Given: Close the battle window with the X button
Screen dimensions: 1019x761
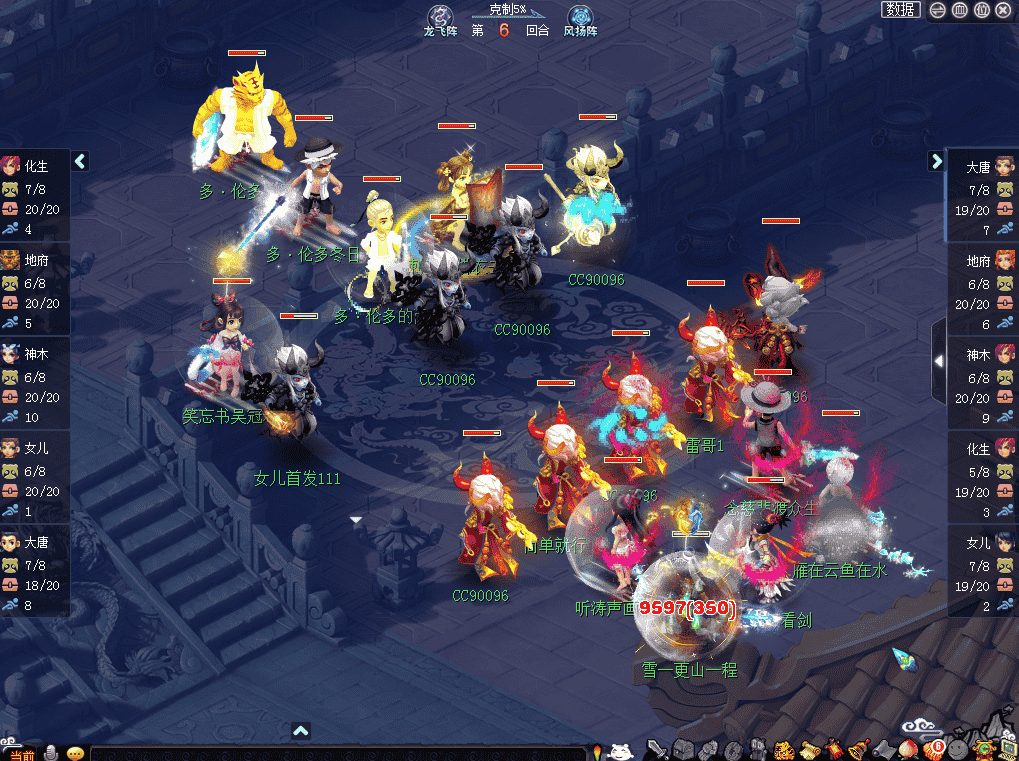Looking at the screenshot, I should point(1003,10).
